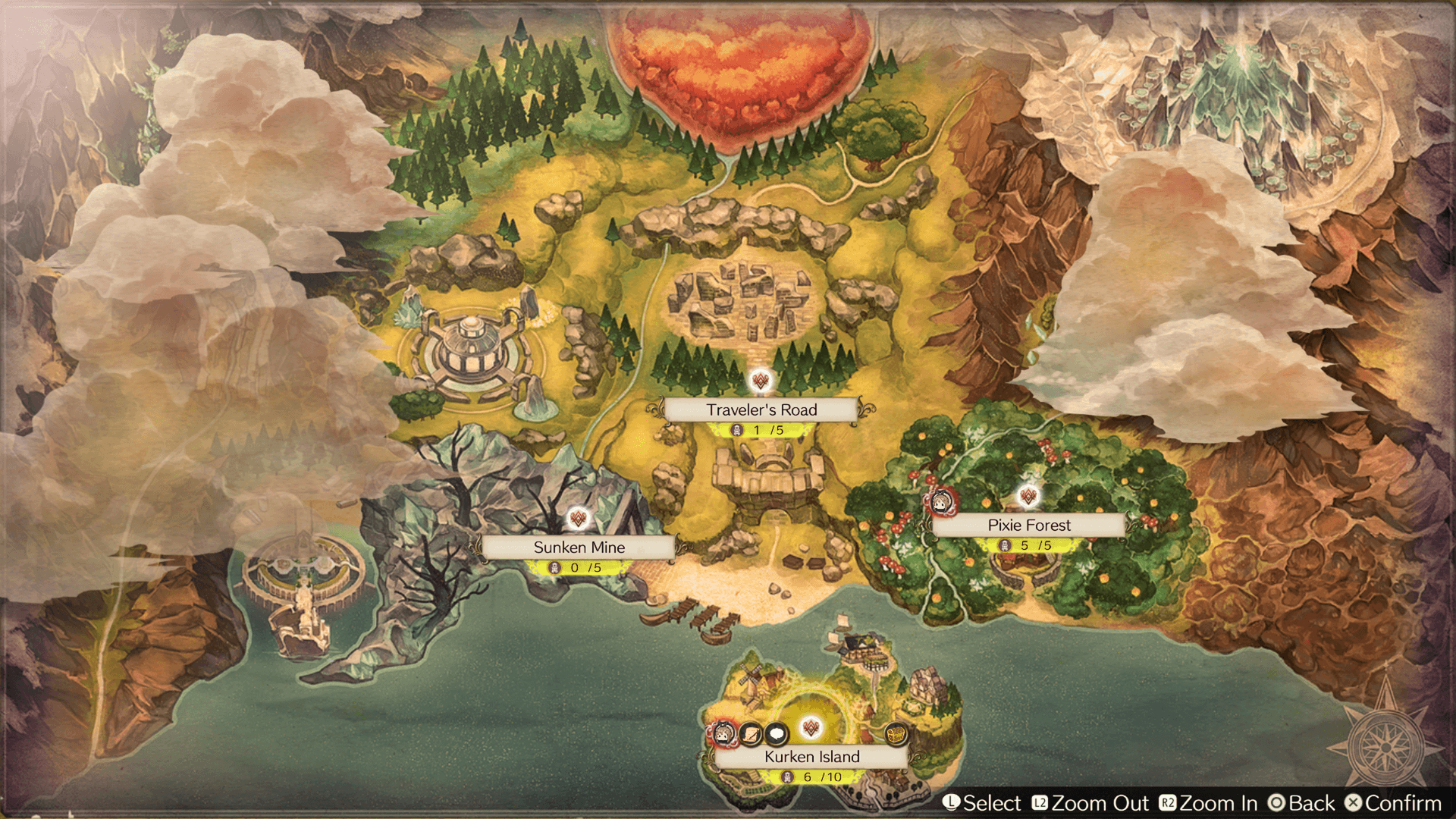Open the quest scroll icon on Kurken Island

(751, 734)
